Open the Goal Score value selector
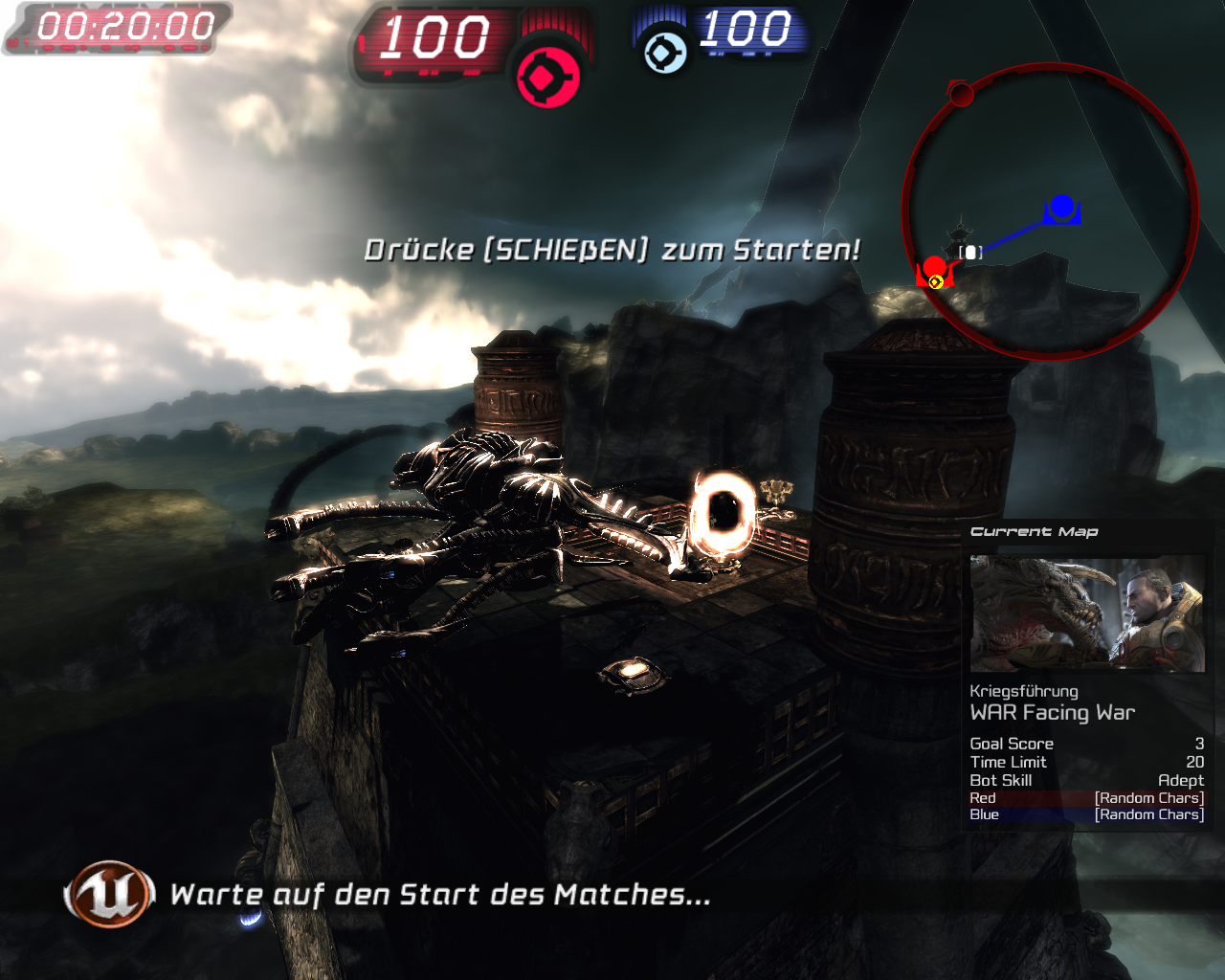The width and height of the screenshot is (1225, 980). (x=1199, y=744)
